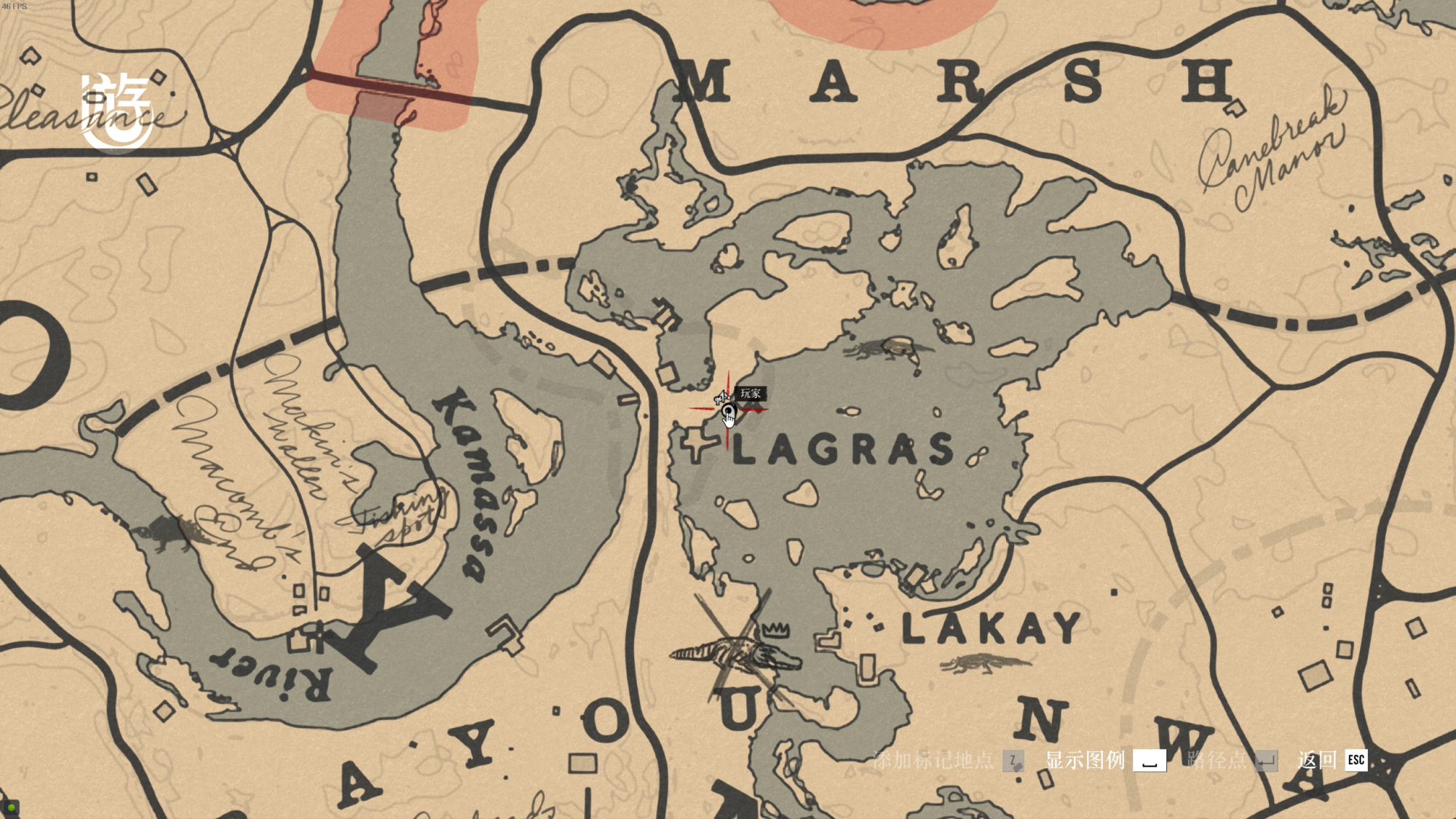The width and height of the screenshot is (1456, 819).
Task: Select the player position marker
Action: pyautogui.click(x=728, y=411)
